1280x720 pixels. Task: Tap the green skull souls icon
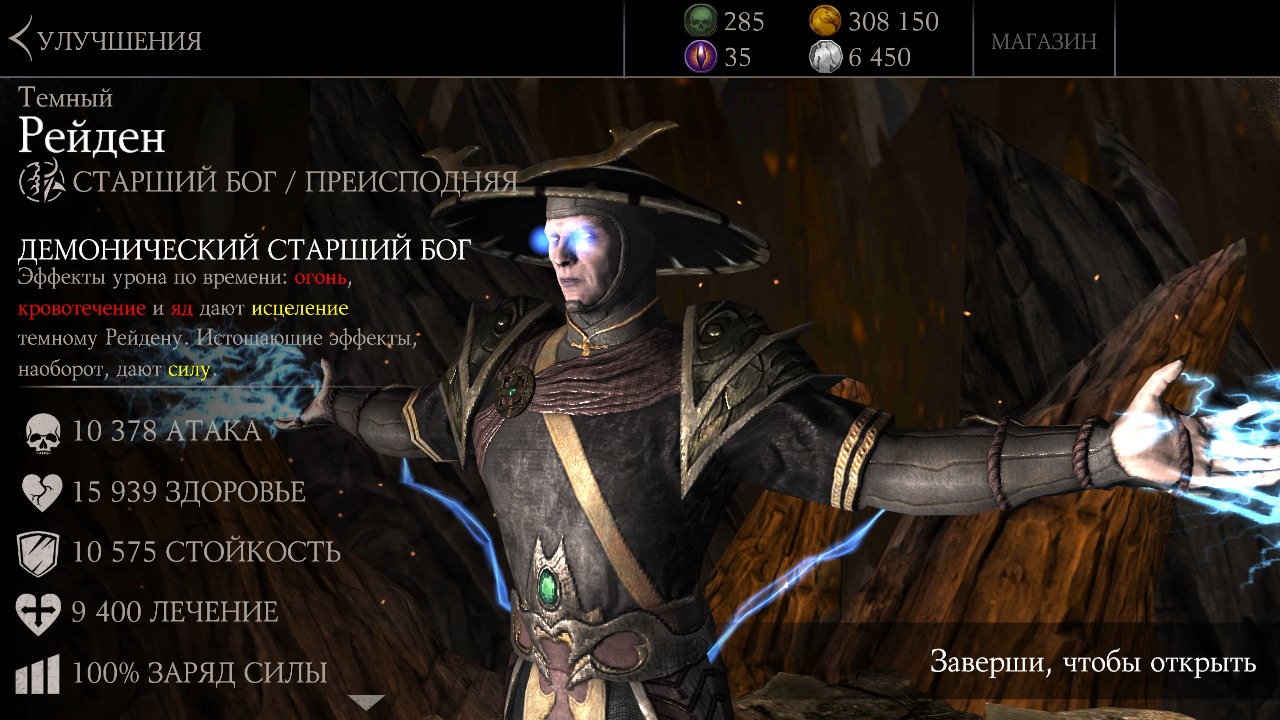coord(700,21)
